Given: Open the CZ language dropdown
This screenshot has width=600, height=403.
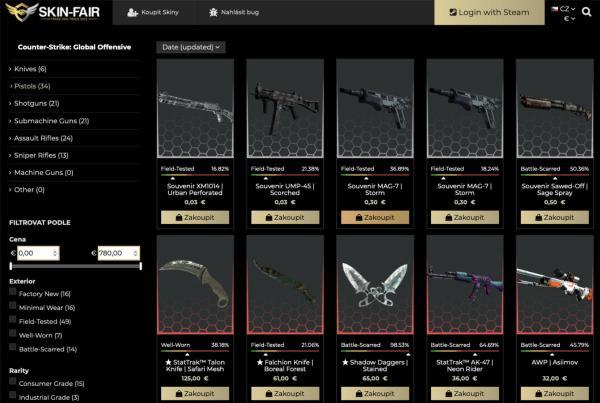Looking at the screenshot, I should point(567,8).
